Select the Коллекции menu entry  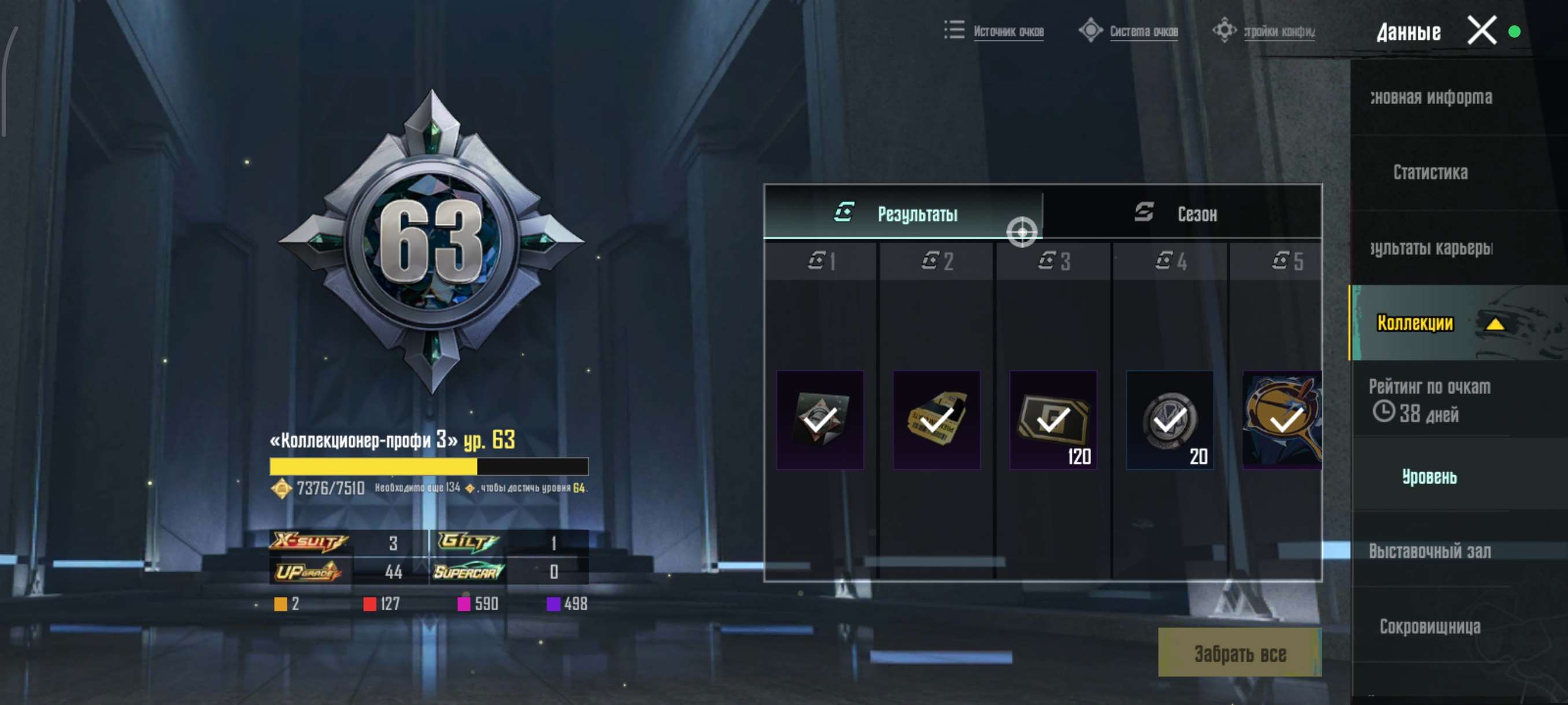point(1415,323)
